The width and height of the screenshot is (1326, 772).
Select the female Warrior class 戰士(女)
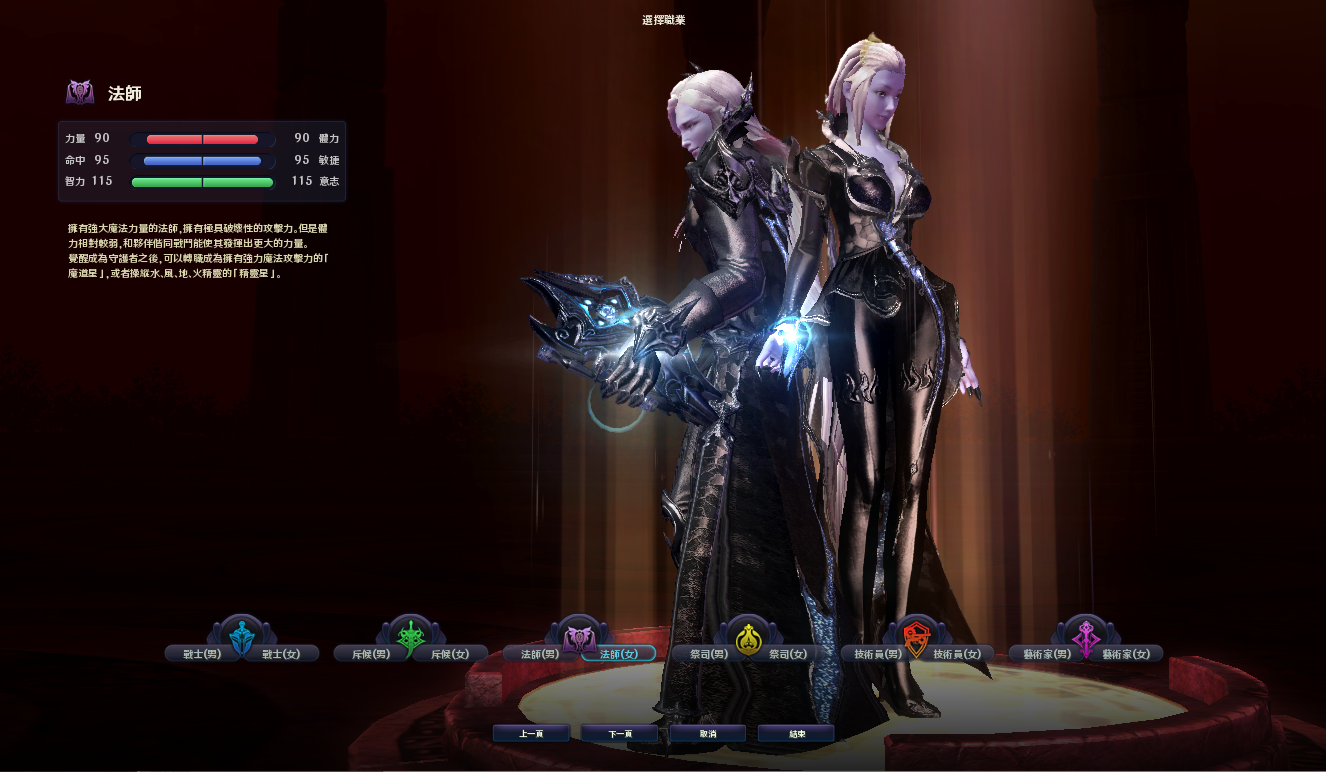pos(281,654)
